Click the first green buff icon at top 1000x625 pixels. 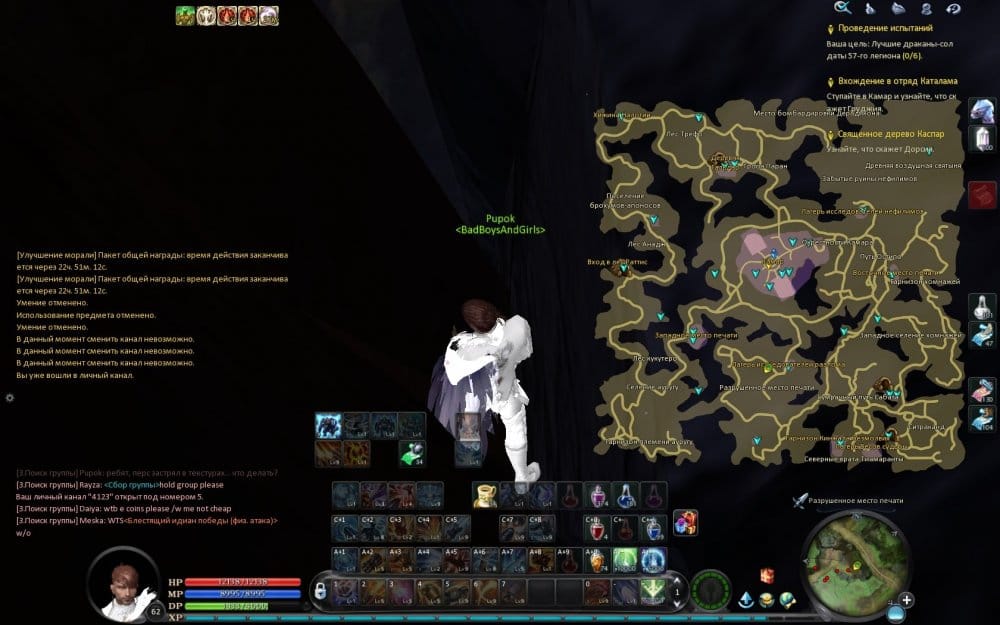pos(185,15)
